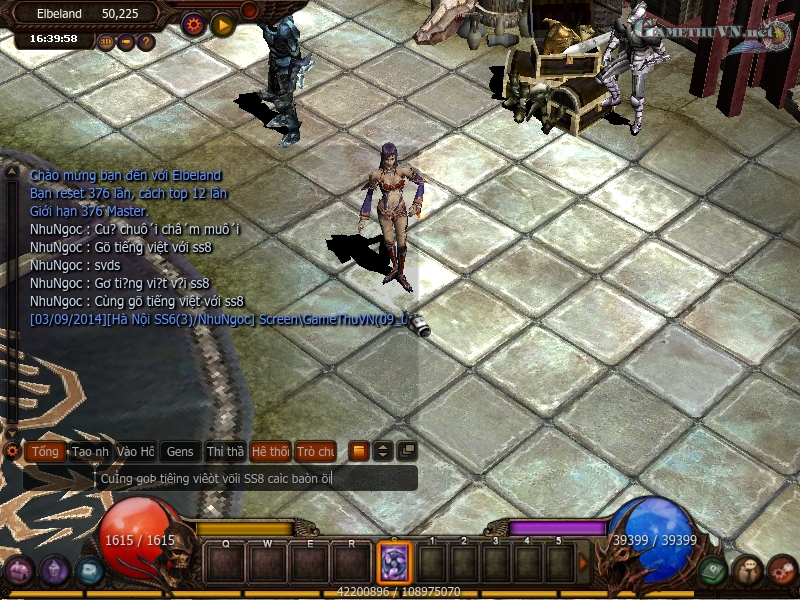The image size is (800, 600).
Task: Select the Thì thầm whisper tab
Action: [225, 452]
